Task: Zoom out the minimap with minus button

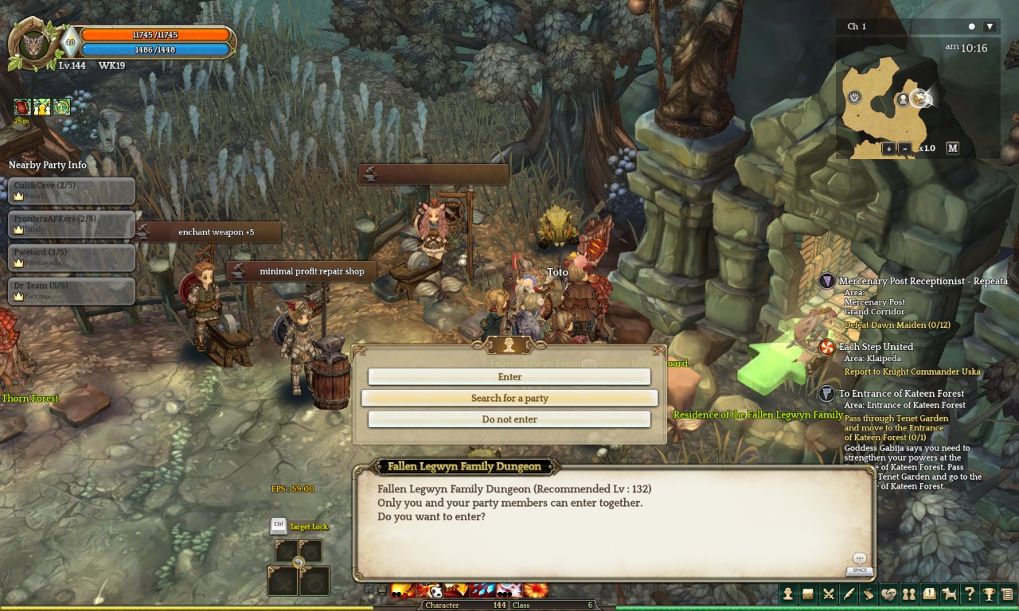Action: click(905, 148)
